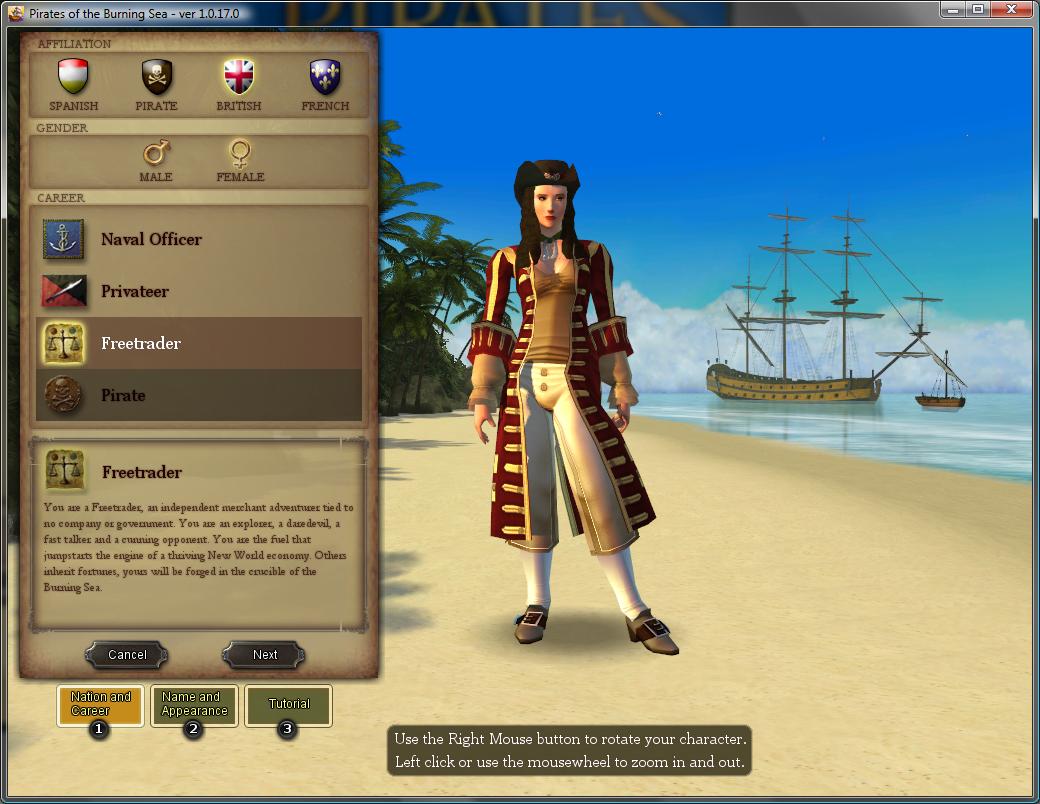
Task: Choose the Privateer career
Action: (134, 291)
